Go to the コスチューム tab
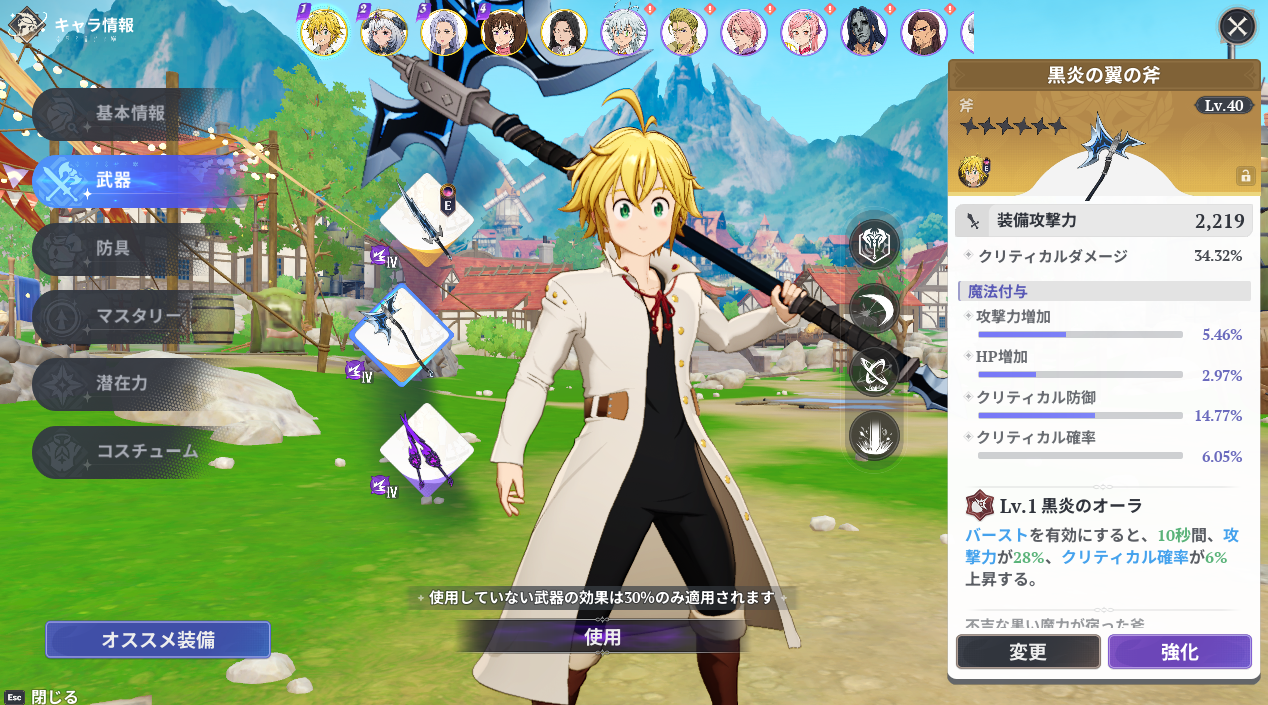1268x705 pixels. click(x=146, y=451)
